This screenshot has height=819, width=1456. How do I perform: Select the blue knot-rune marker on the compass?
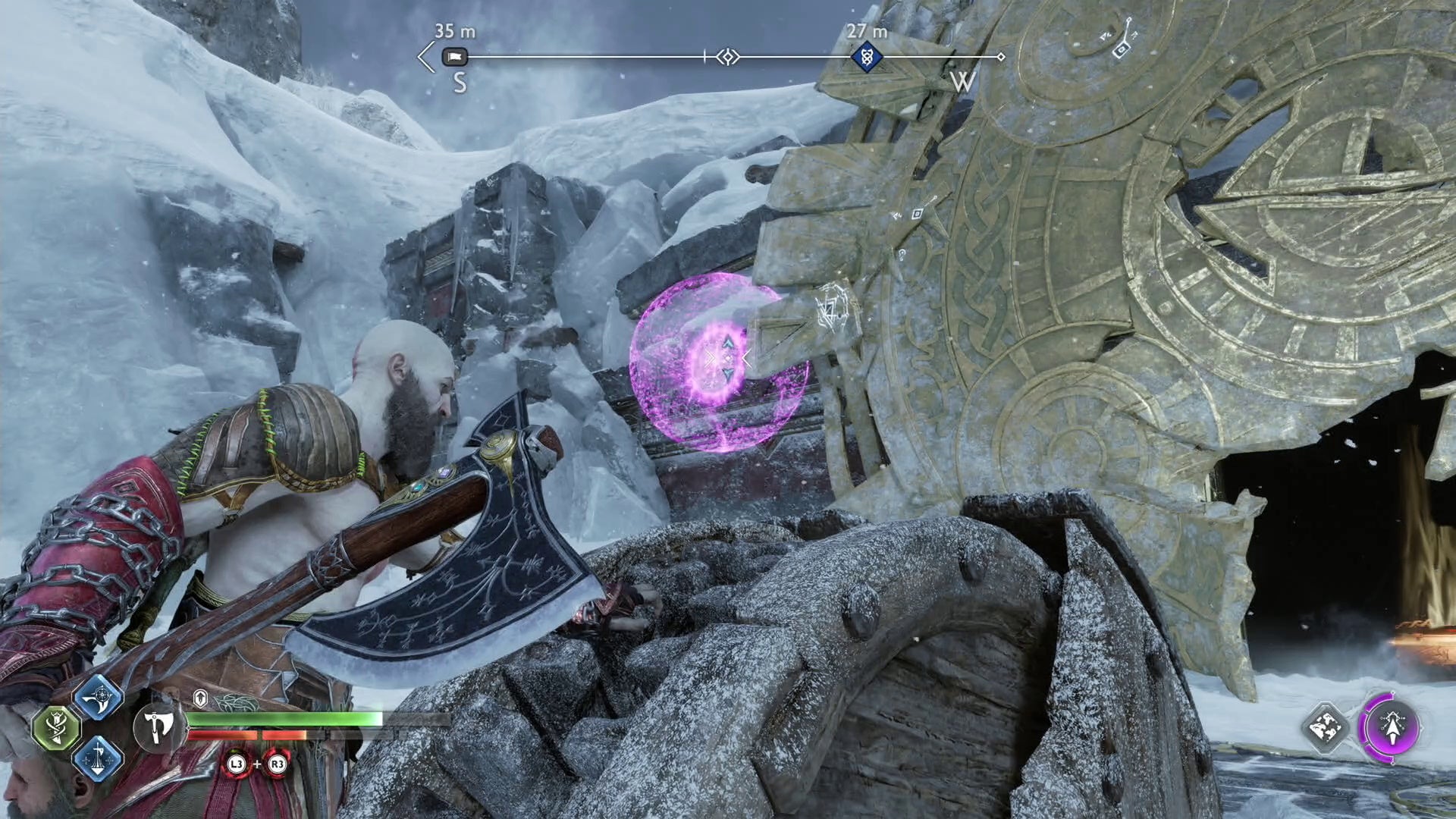click(x=866, y=57)
